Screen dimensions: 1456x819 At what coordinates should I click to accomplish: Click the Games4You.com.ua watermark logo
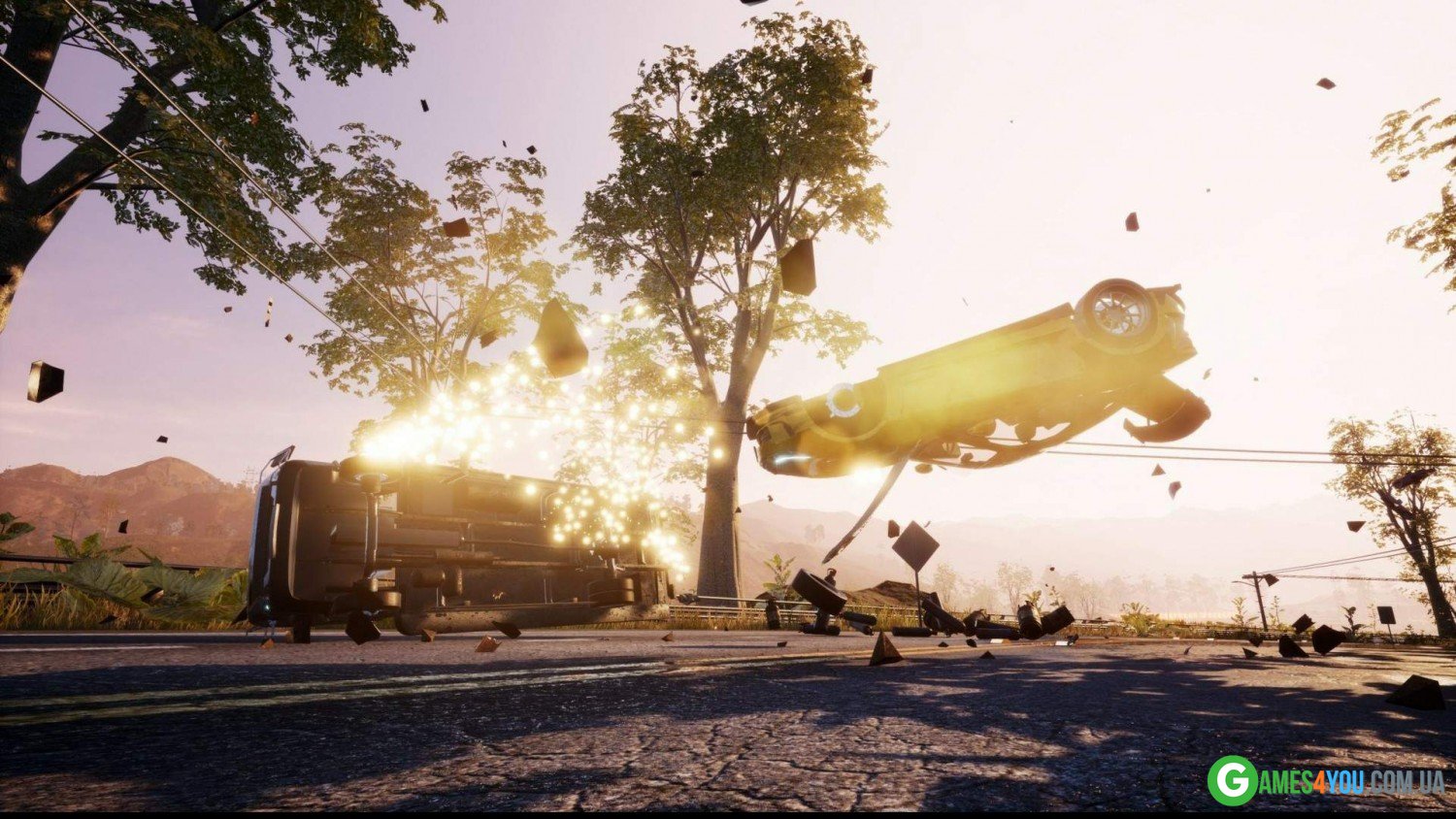(x=1326, y=780)
